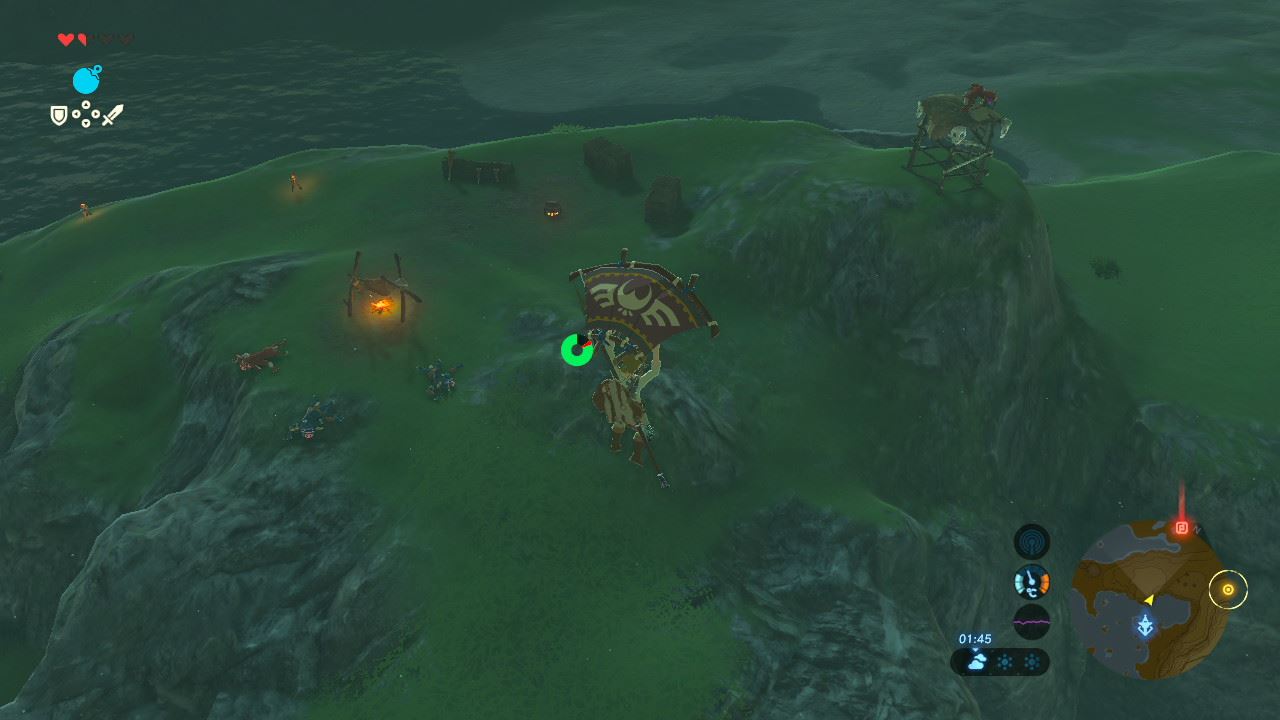Select the yellow objective ring beside the minimap
This screenshot has width=1280, height=720.
pos(1228,590)
